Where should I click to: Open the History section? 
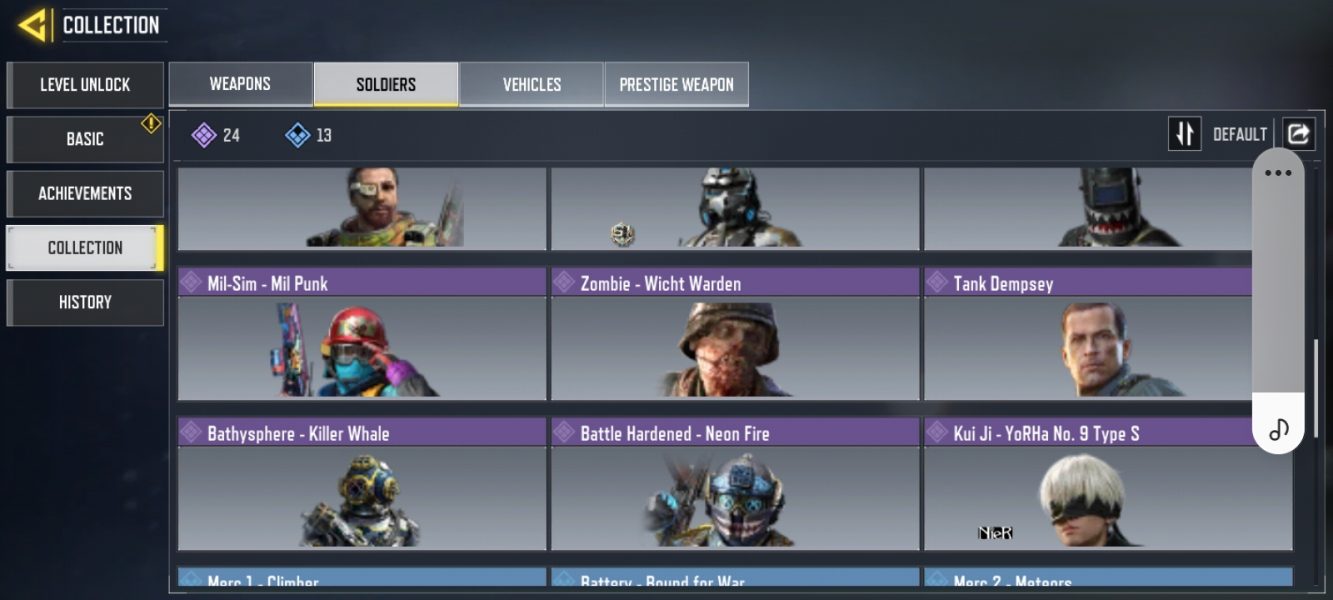click(85, 302)
